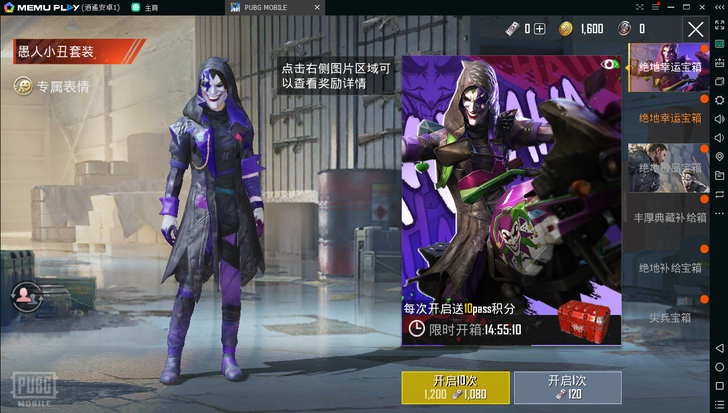Choose the 绝地补给宝箱 crate tab

pyautogui.click(x=670, y=268)
